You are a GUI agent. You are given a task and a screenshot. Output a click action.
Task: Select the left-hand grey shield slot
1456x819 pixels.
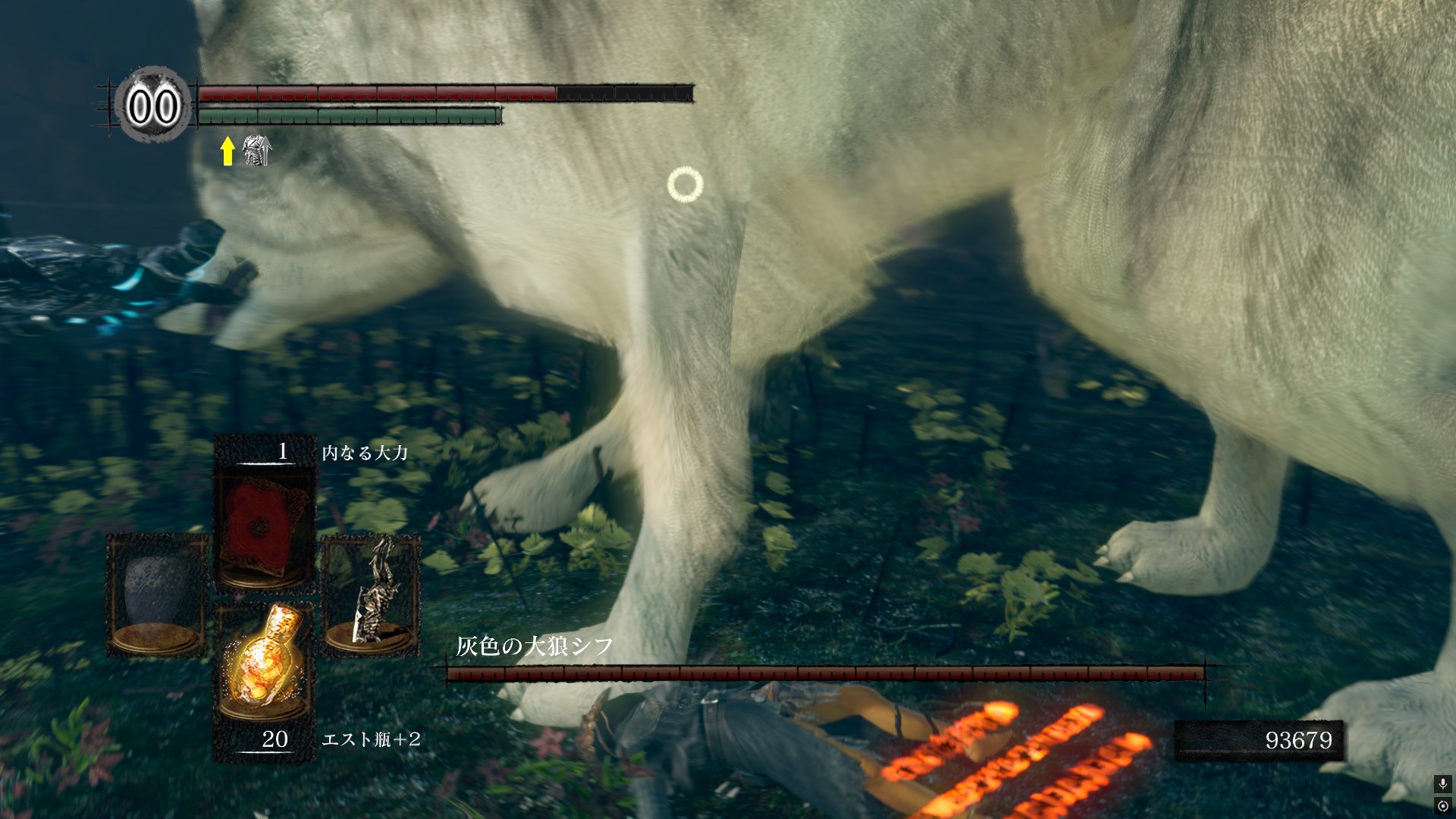pos(157,595)
